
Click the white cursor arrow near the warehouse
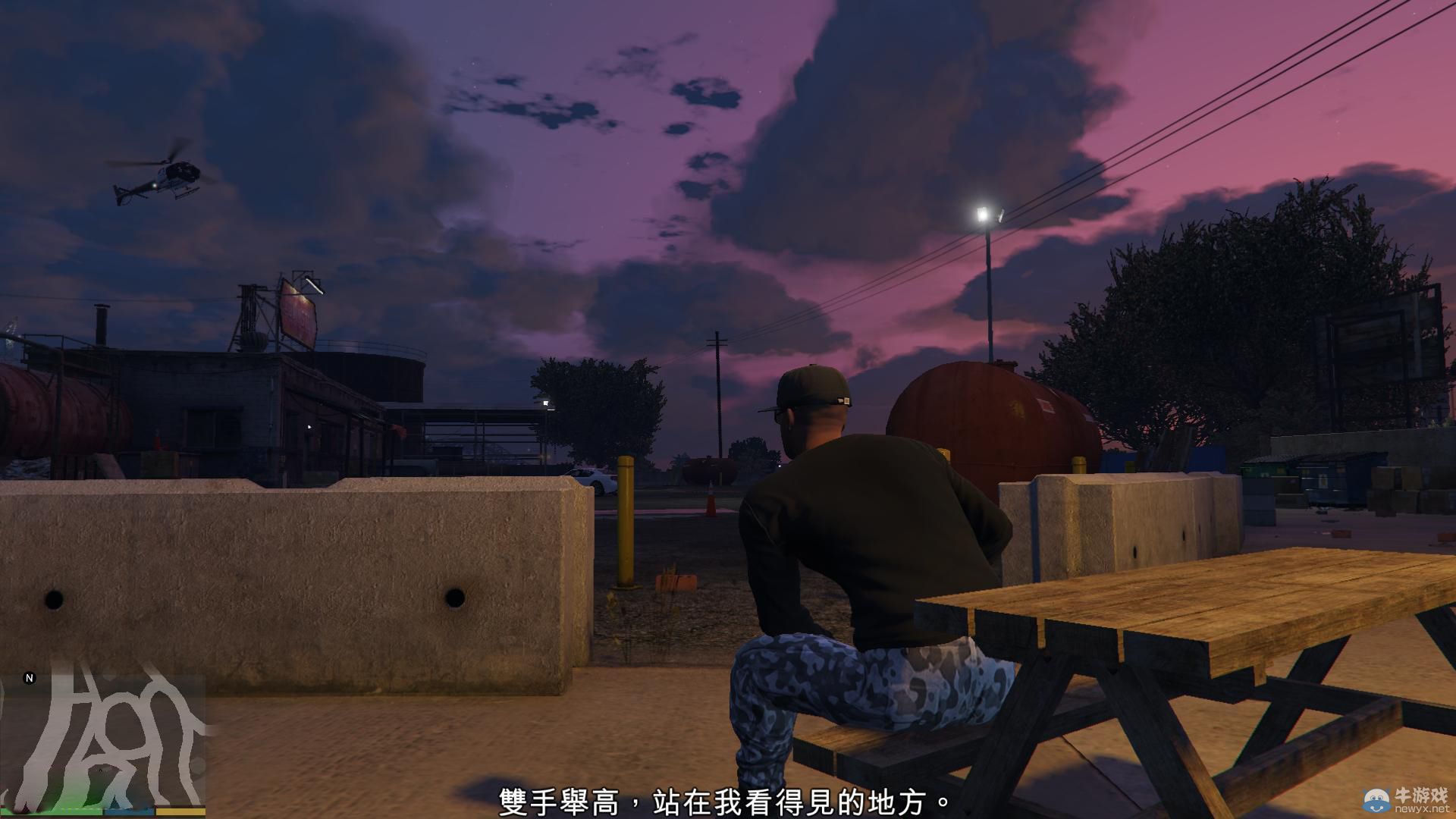point(310,427)
